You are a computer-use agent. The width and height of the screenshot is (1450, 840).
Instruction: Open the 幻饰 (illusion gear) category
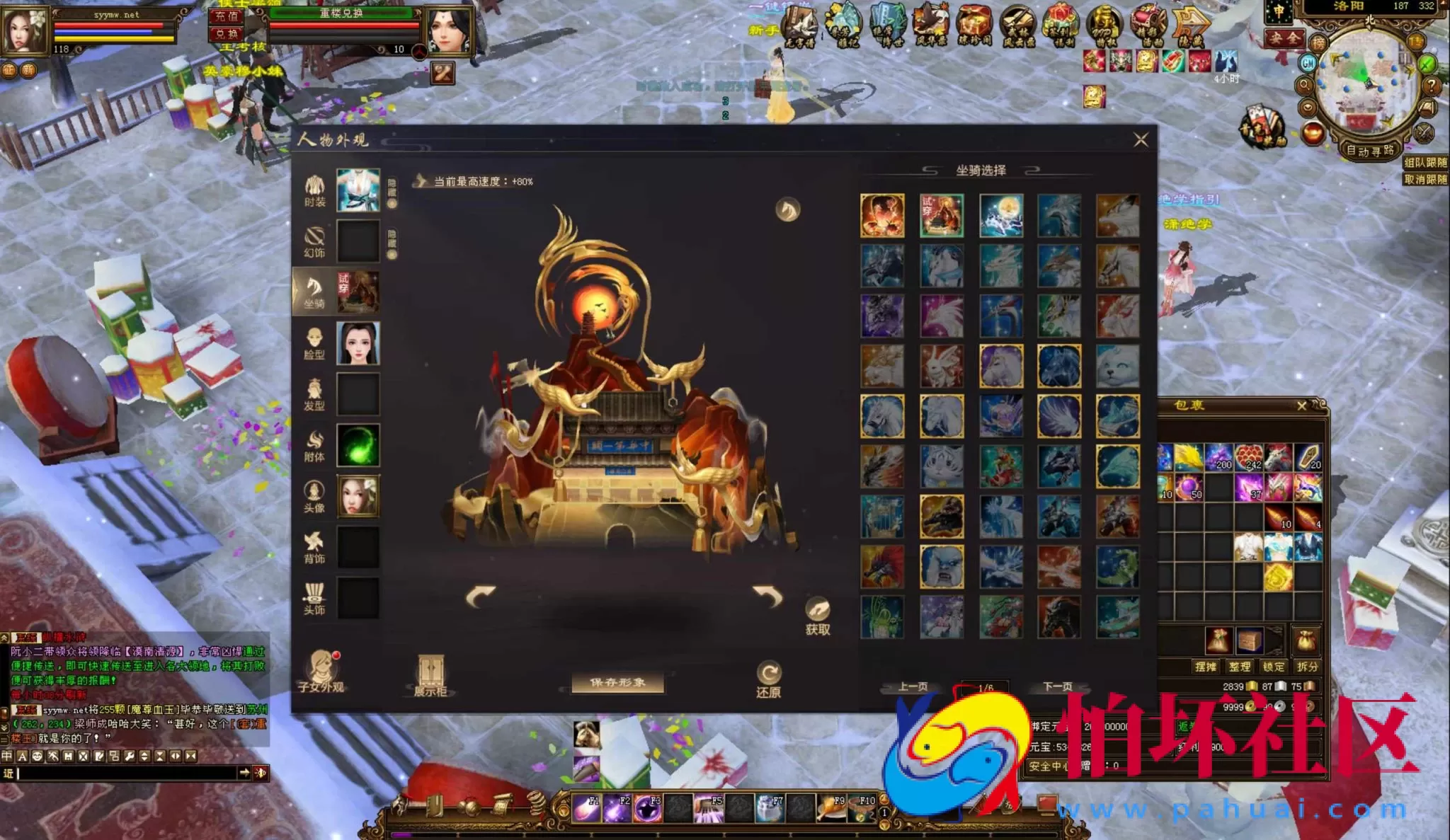pos(315,239)
